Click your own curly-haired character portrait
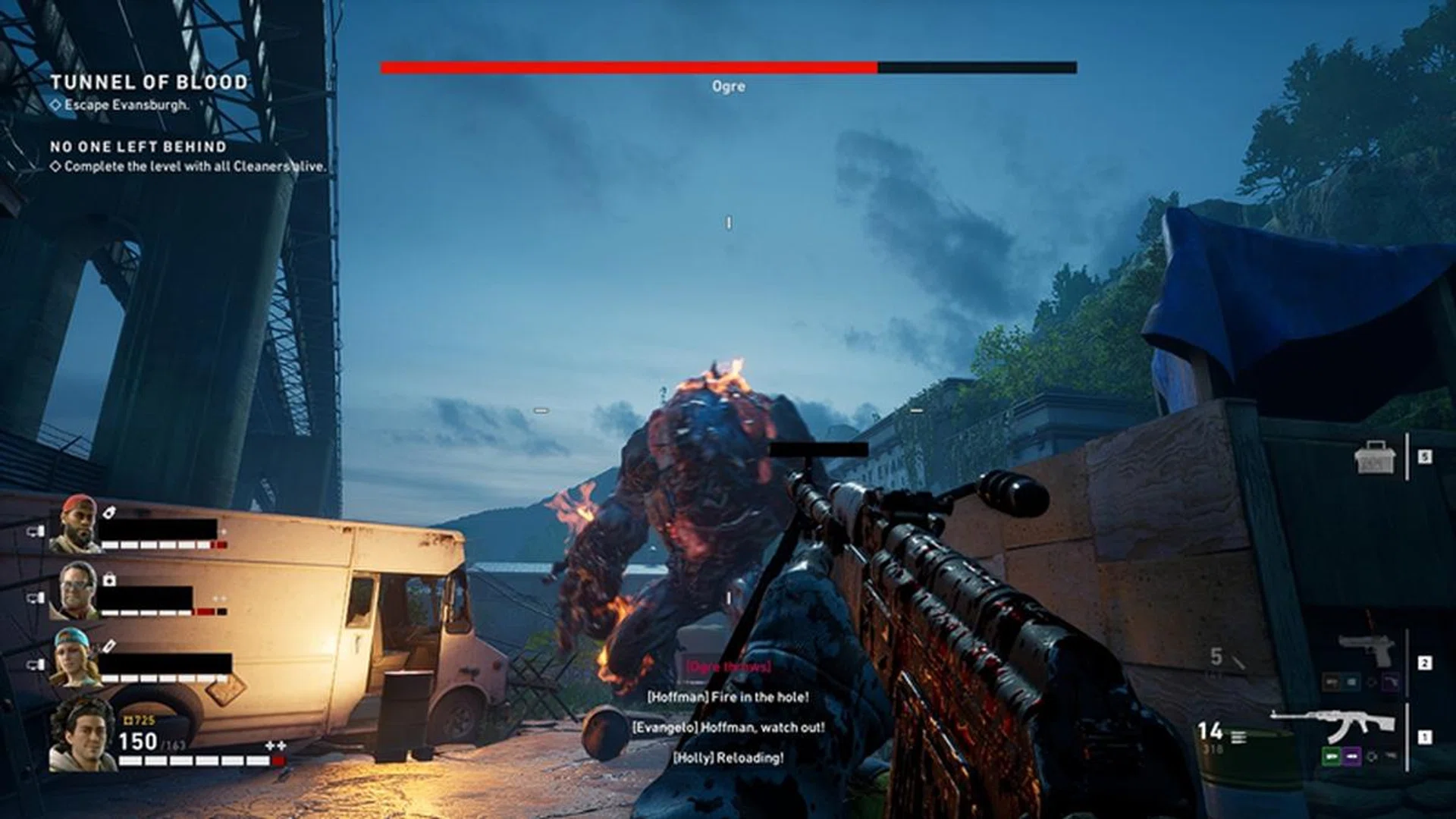The image size is (1456, 819). pos(82,734)
